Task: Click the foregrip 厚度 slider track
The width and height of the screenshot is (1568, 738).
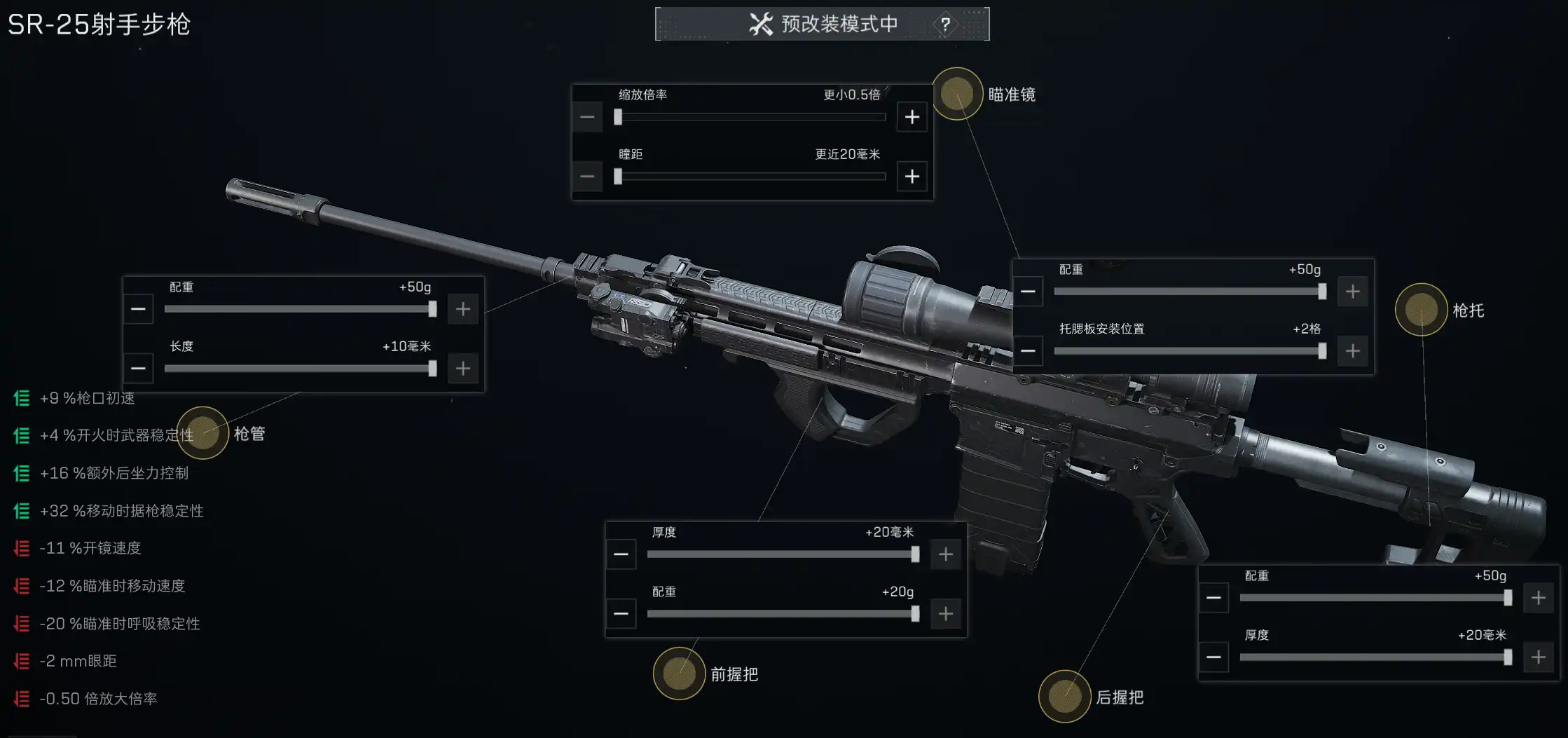Action: (x=783, y=554)
